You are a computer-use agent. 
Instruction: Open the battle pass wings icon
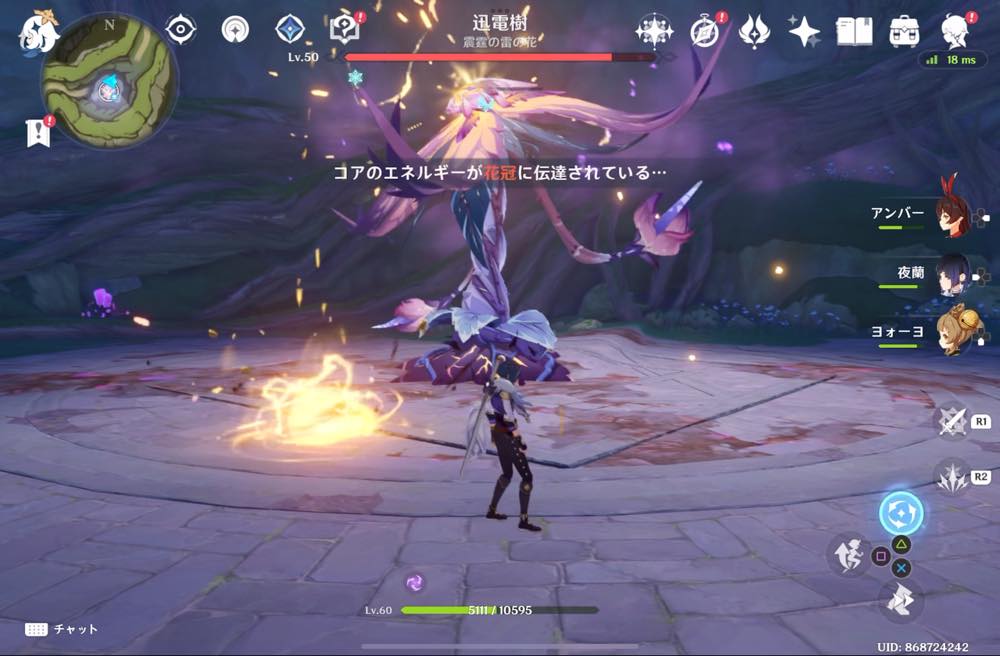pyautogui.click(x=754, y=32)
